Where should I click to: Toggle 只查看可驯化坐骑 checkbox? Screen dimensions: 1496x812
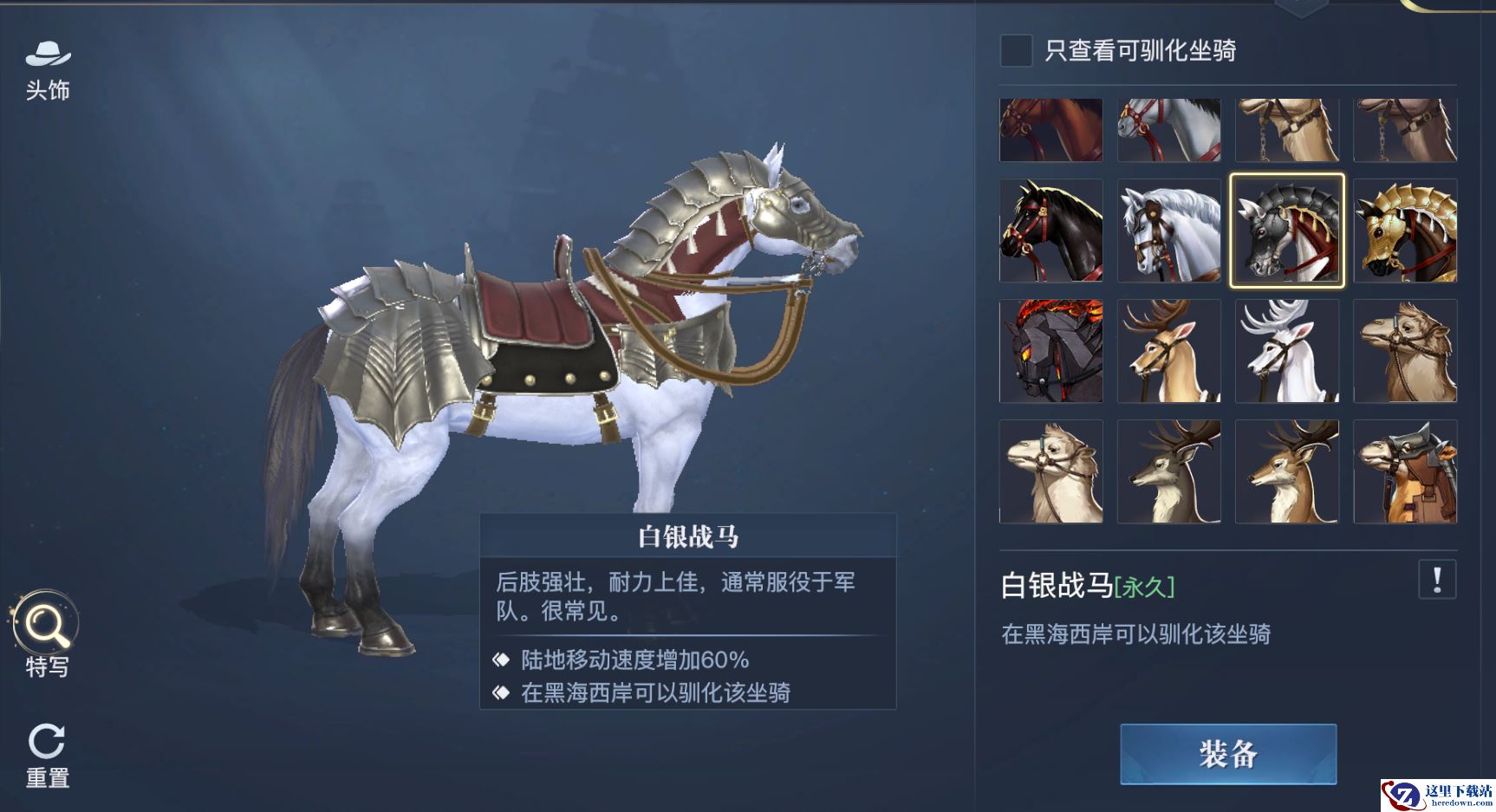(1016, 50)
